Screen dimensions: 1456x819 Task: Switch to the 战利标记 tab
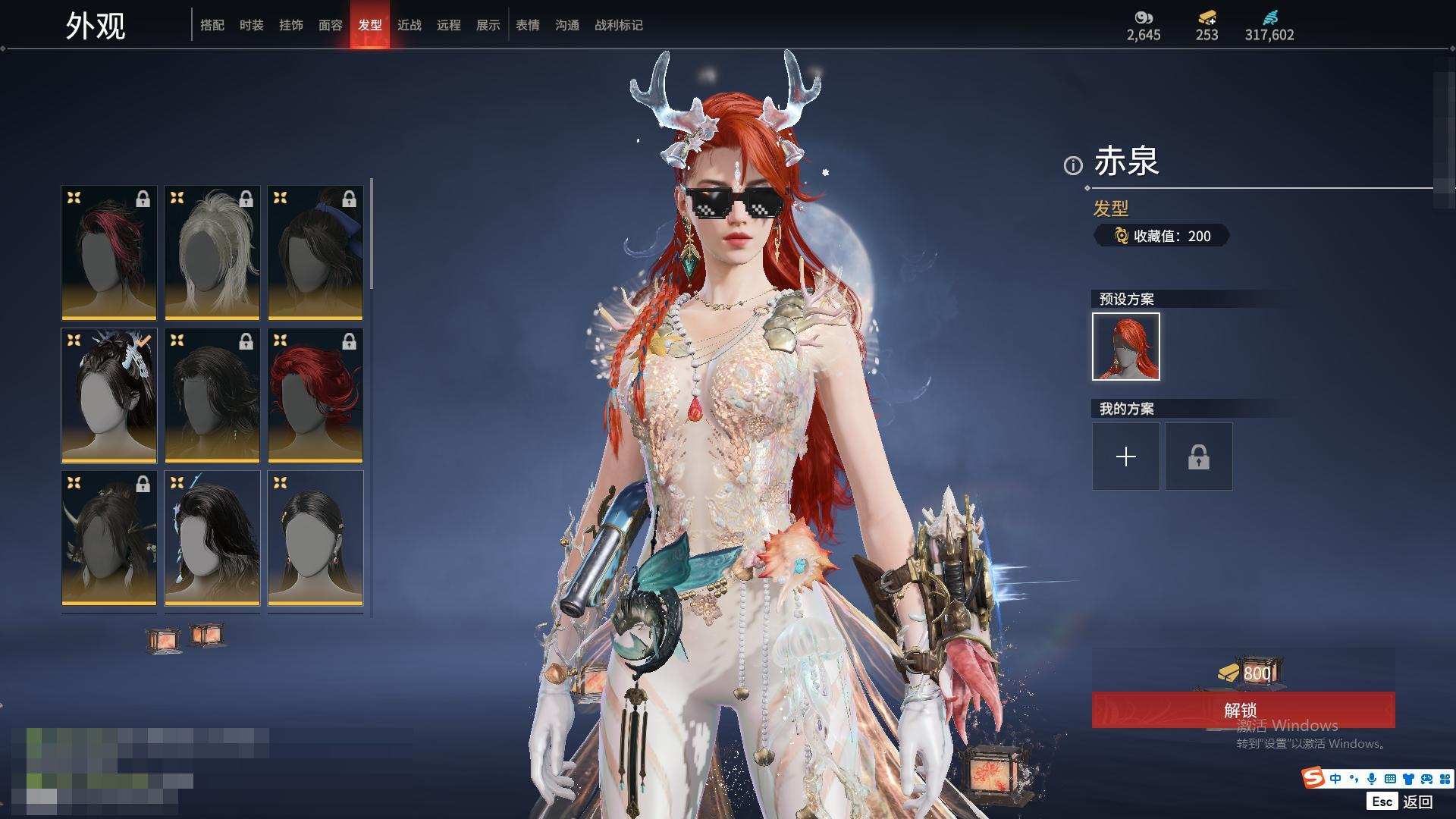coord(618,25)
